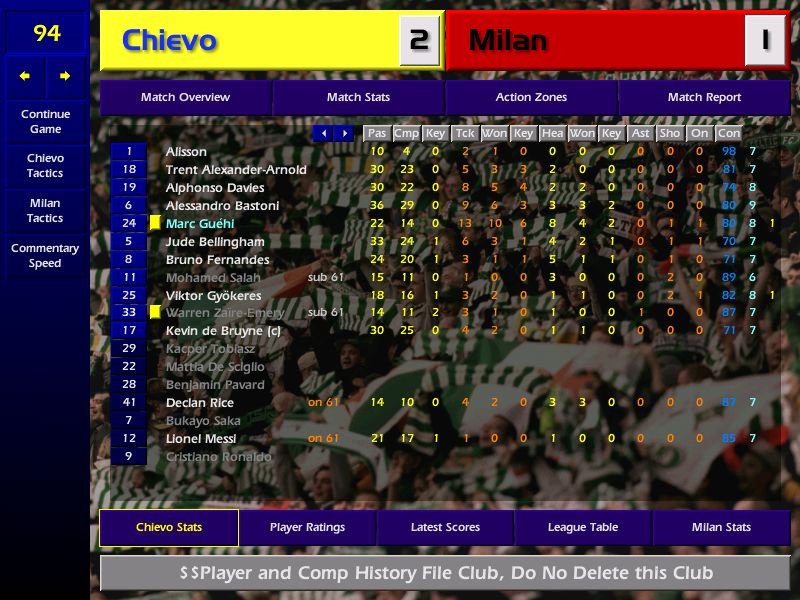Click the stats column left scroll arrow
Viewport: 800px width, 600px height.
(323, 133)
